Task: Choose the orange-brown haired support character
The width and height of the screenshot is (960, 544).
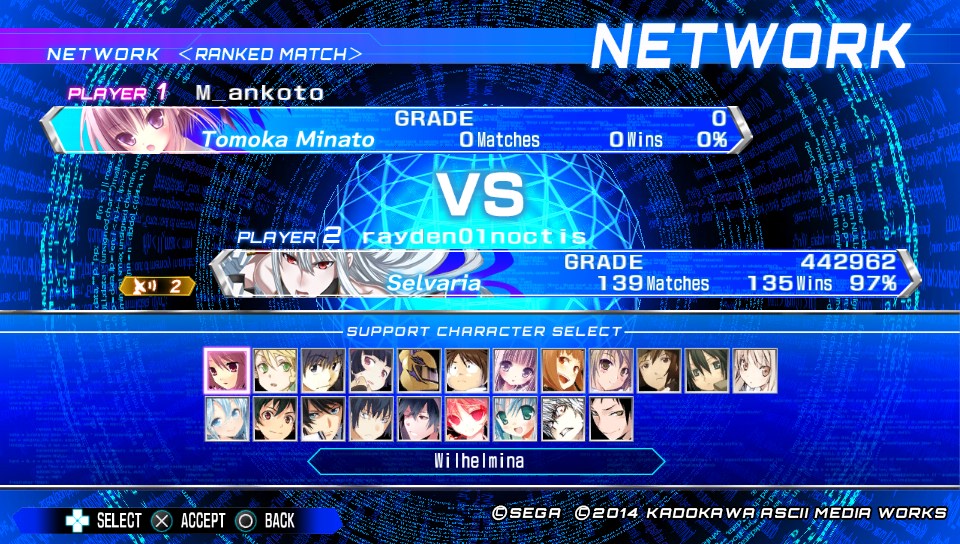Action: 562,370
